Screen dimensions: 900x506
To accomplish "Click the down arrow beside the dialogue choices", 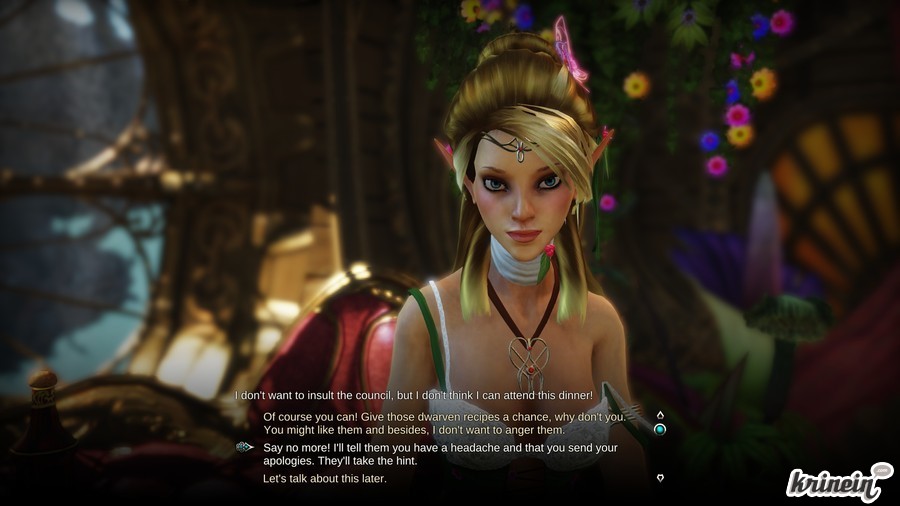I will pos(660,478).
